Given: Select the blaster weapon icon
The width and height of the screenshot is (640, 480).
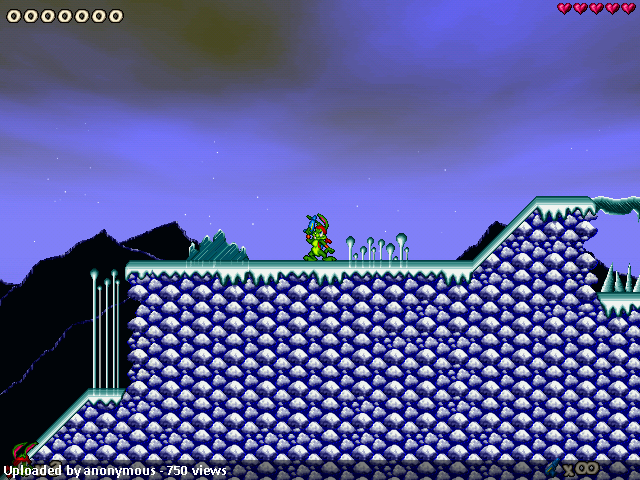Looking at the screenshot, I should 553,467.
